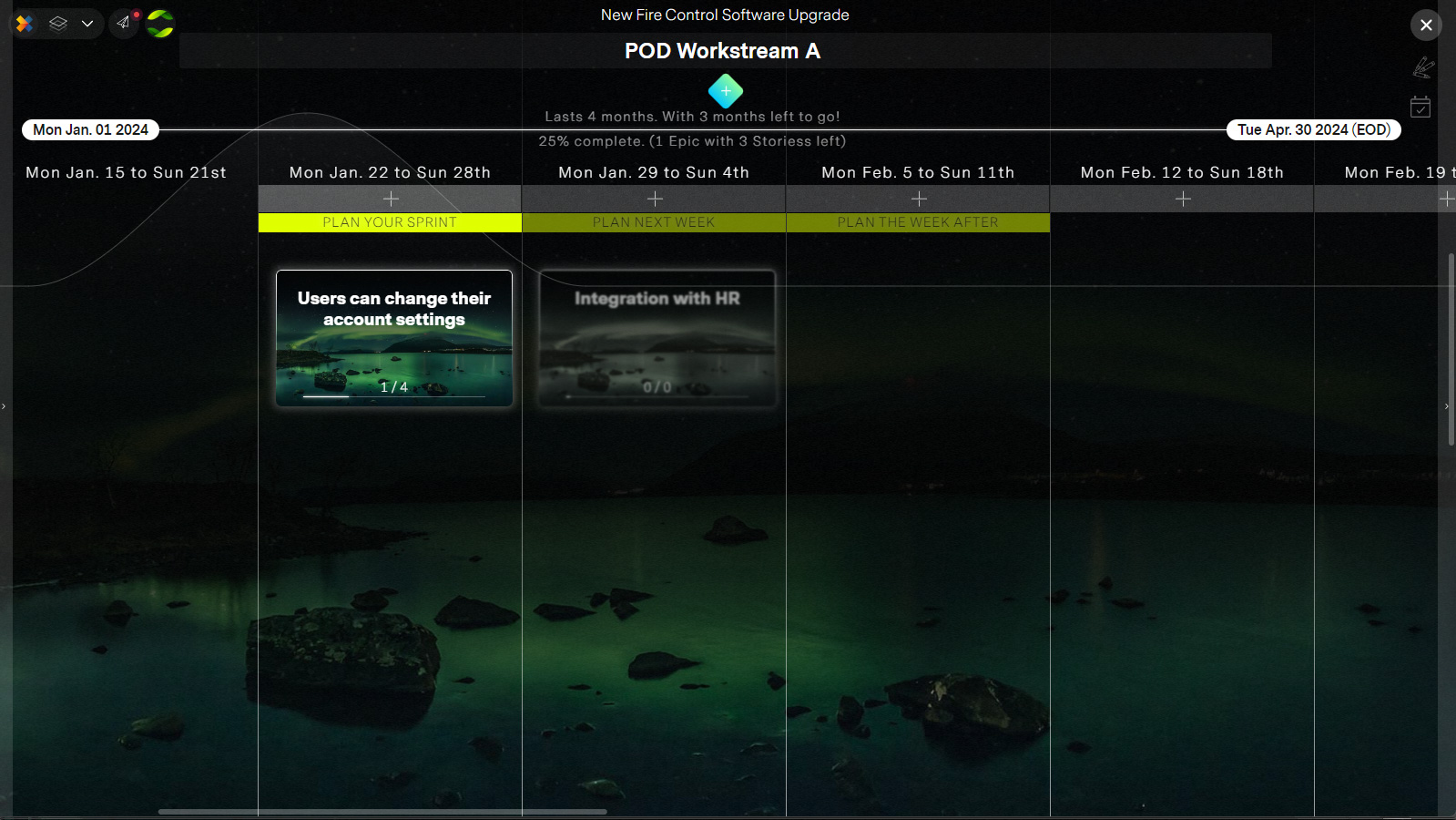This screenshot has height=820, width=1456.
Task: Expand the chevron next to the layers icon
Action: (87, 24)
